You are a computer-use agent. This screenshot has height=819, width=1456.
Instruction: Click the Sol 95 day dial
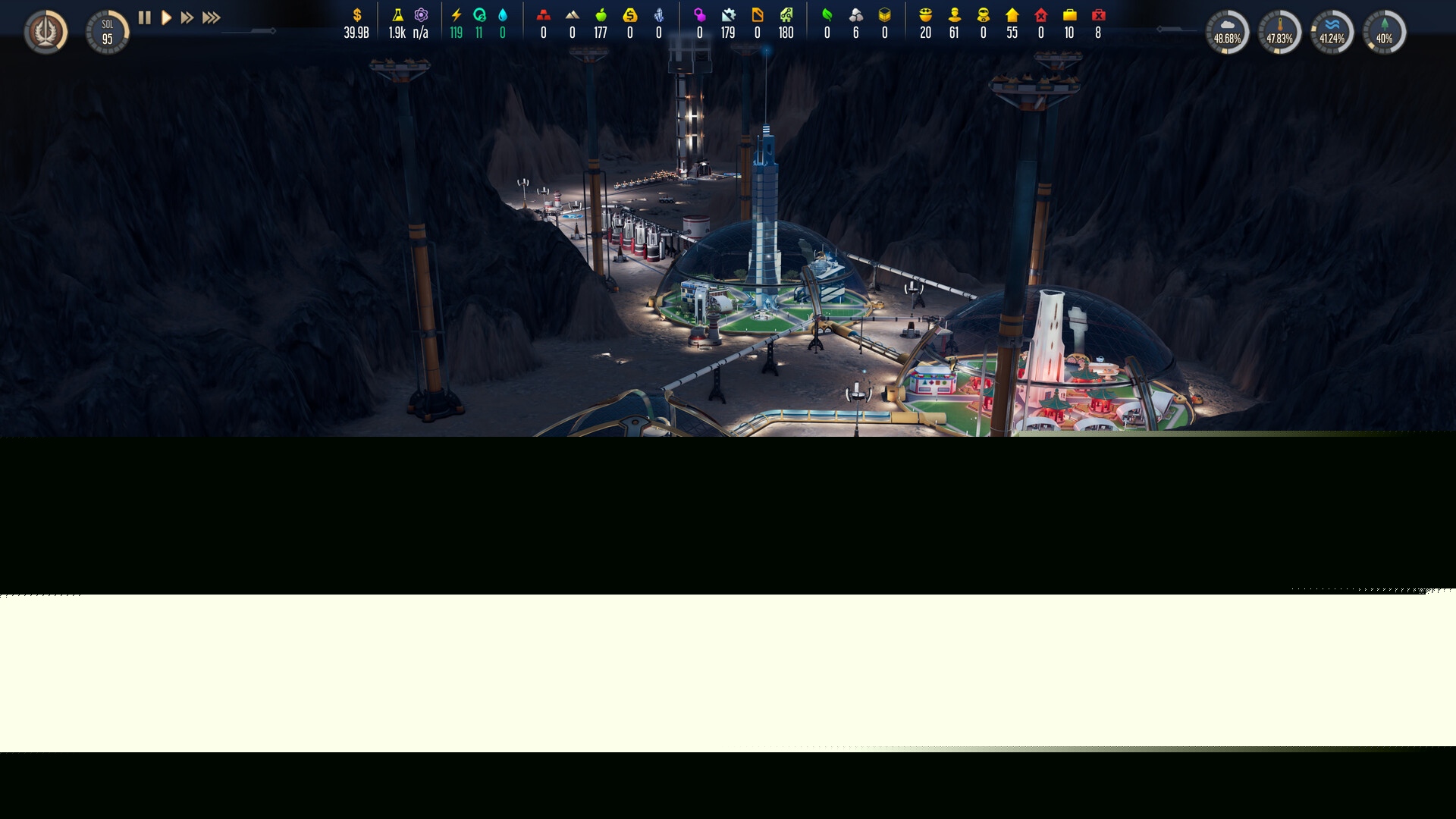click(108, 32)
